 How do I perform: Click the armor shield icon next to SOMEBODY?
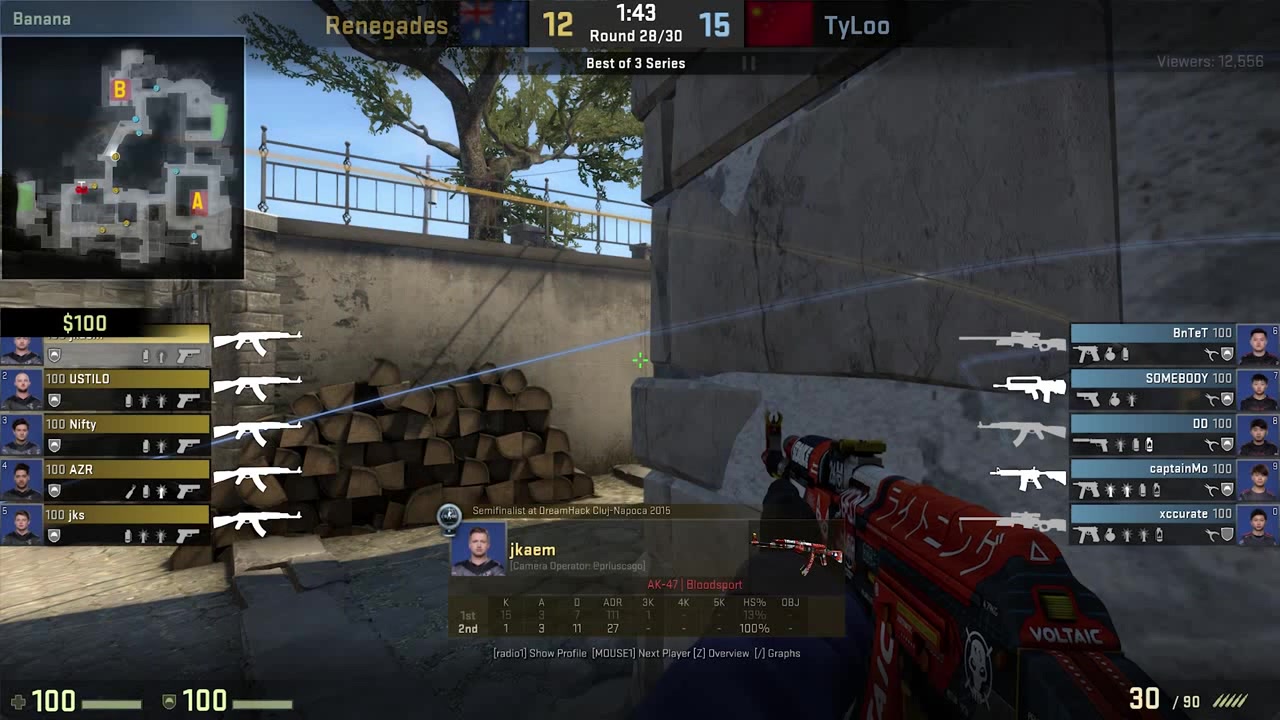tap(1226, 399)
